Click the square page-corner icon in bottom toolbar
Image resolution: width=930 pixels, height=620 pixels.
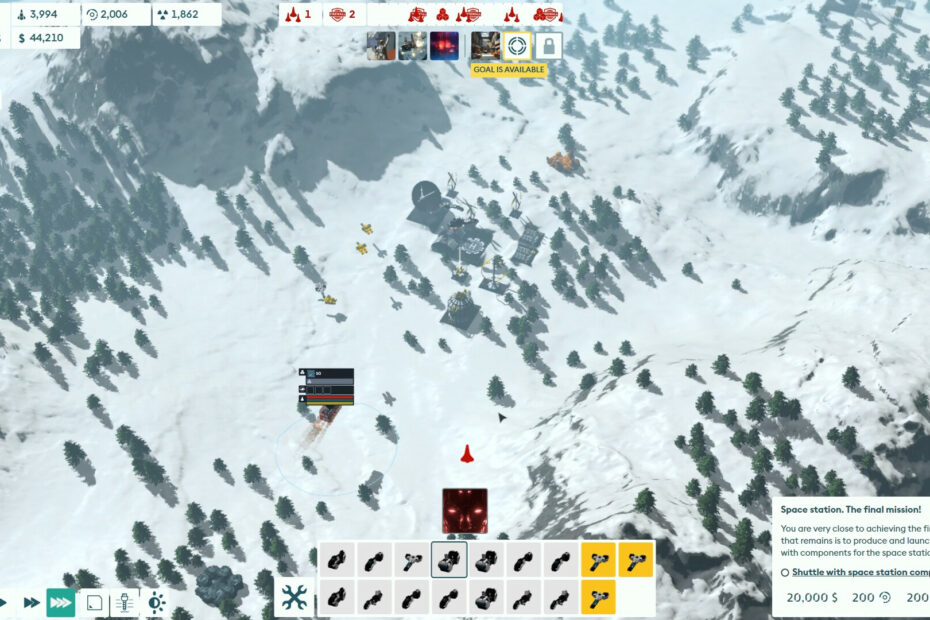(x=93, y=603)
